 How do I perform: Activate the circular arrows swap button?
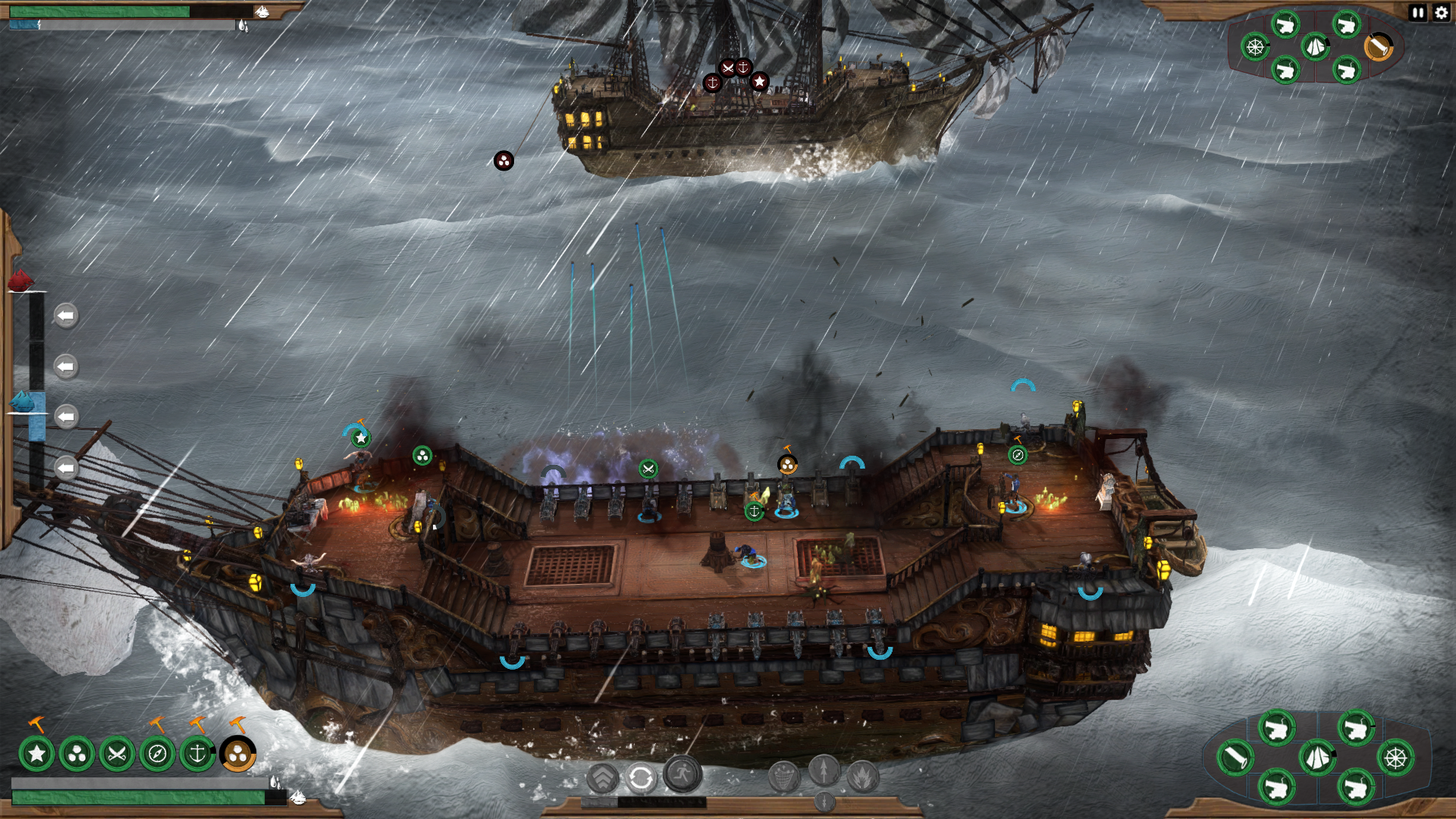[641, 778]
